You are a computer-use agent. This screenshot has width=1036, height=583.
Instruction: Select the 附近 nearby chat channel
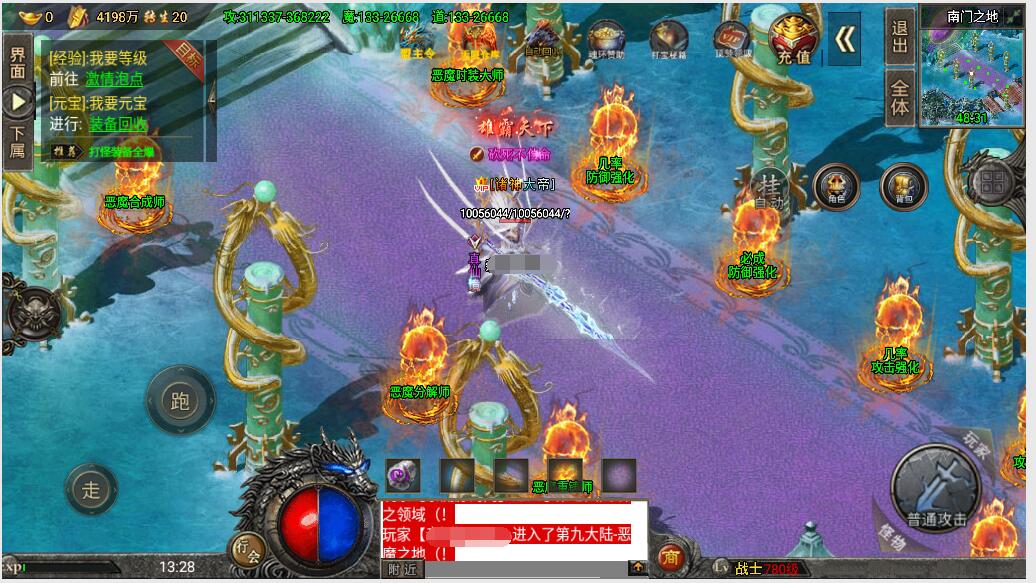coord(402,569)
